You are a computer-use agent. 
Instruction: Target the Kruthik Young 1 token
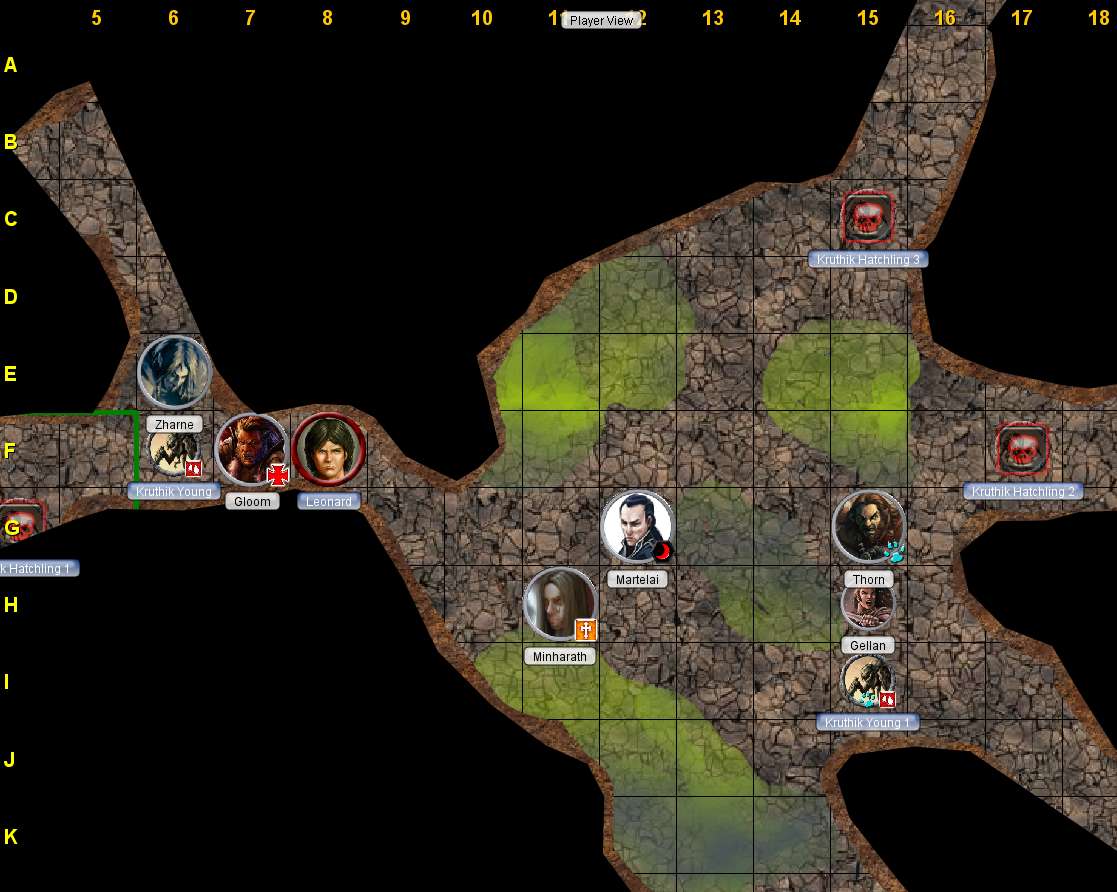tap(867, 681)
